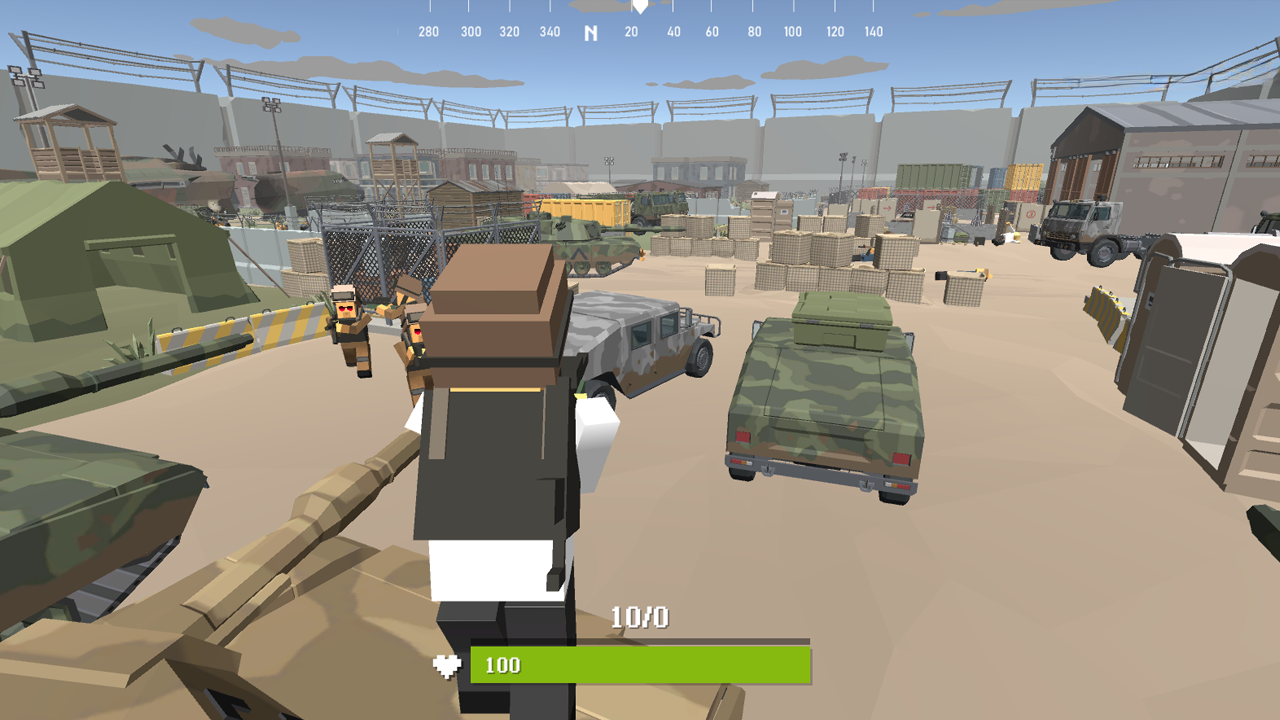Image resolution: width=1280 pixels, height=720 pixels.
Task: Click the 280 heading mark on the compass
Action: (x=428, y=31)
